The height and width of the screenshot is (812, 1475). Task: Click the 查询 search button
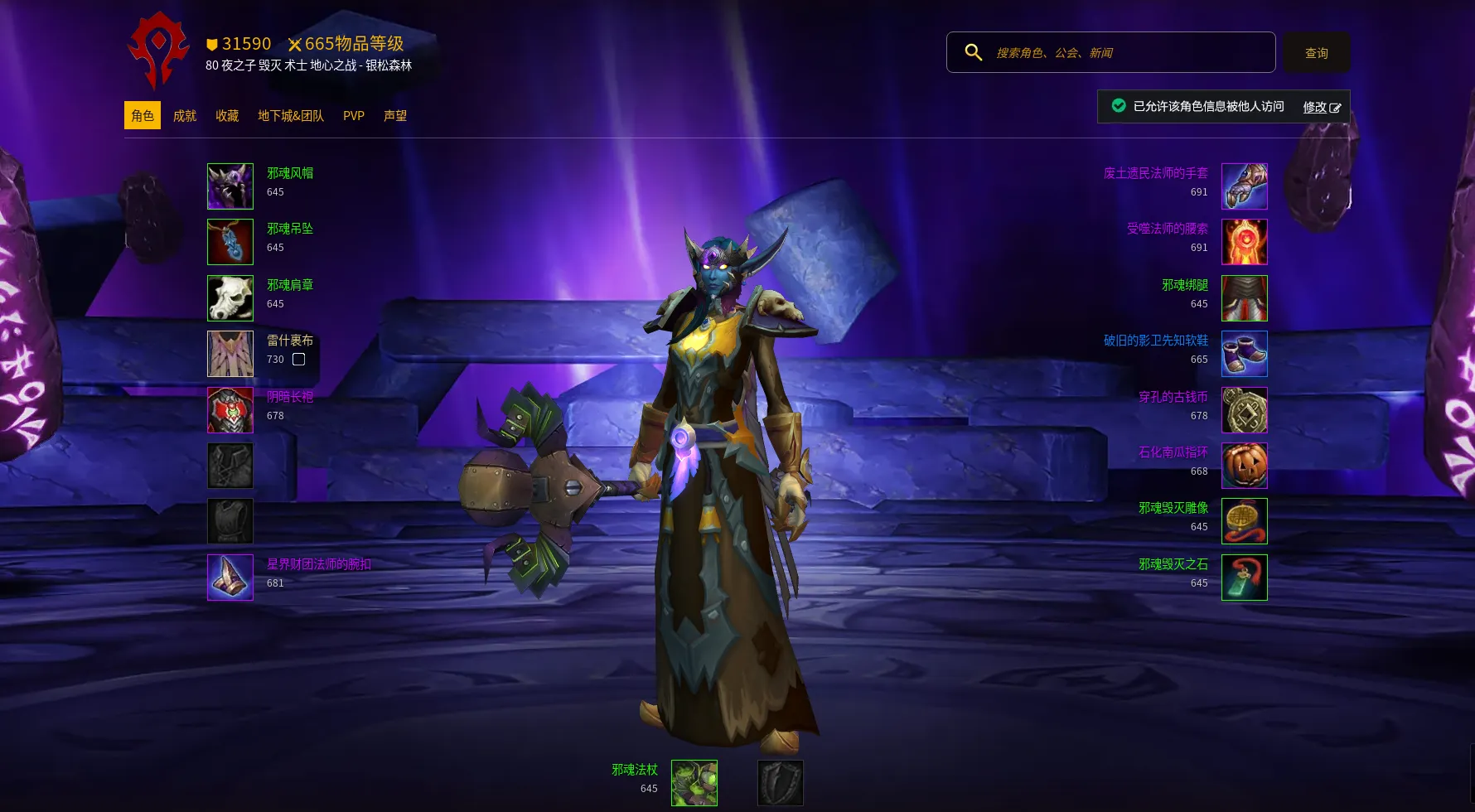pyautogui.click(x=1316, y=53)
